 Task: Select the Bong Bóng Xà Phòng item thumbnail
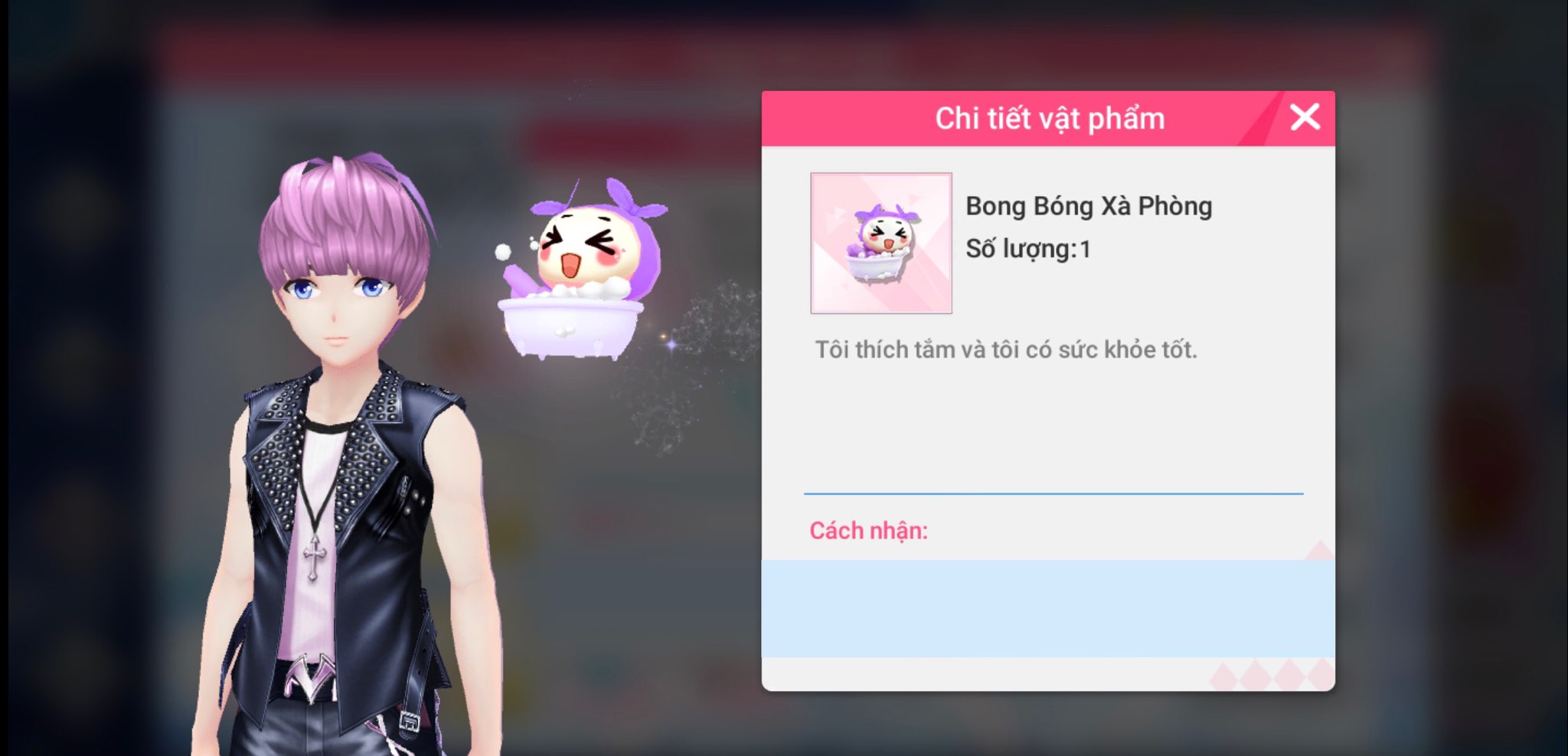(x=881, y=243)
